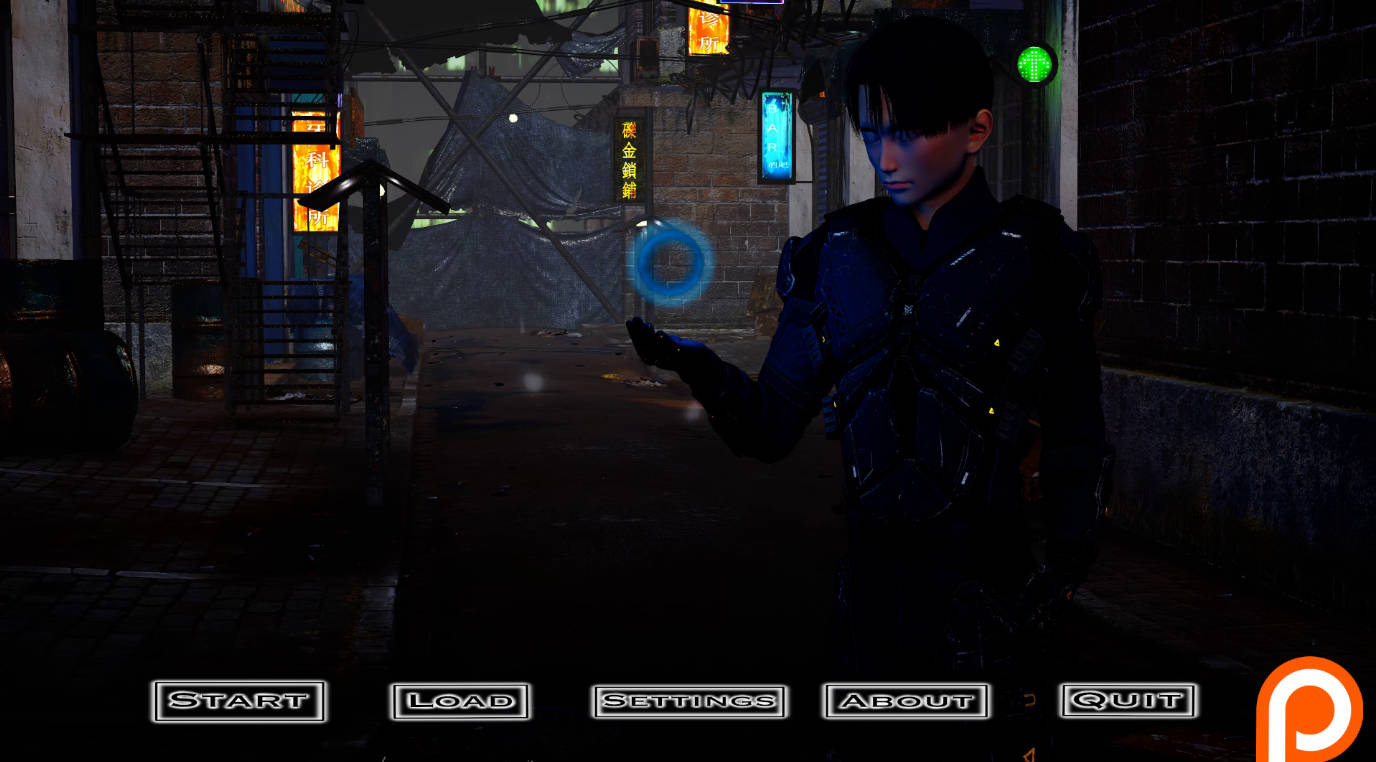Click the glowing blue ring hologram
The image size is (1376, 762).
(672, 262)
